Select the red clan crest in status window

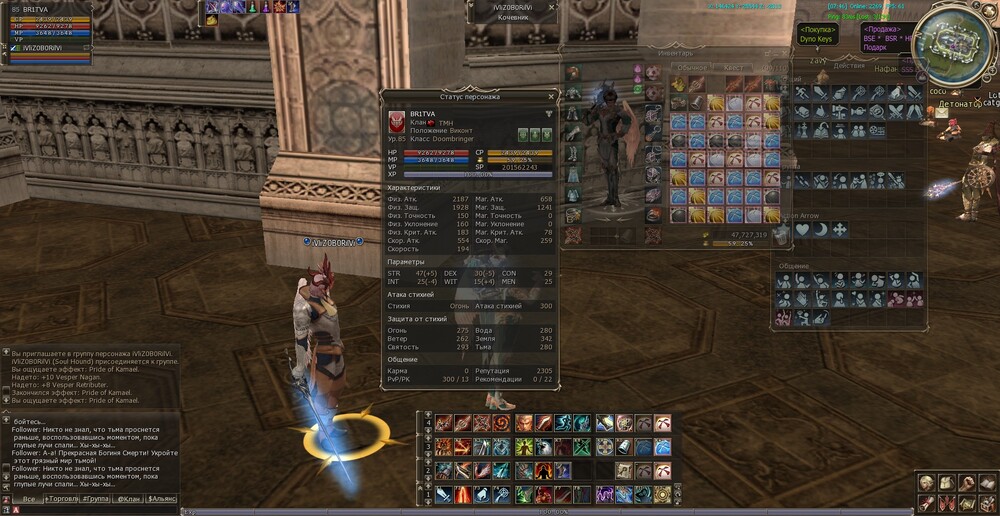coord(397,121)
